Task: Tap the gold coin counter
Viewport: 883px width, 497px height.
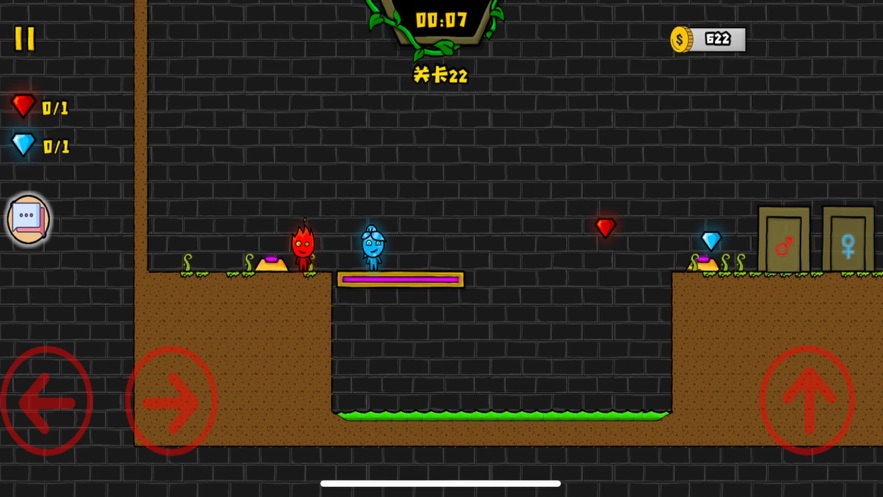Action: point(709,40)
